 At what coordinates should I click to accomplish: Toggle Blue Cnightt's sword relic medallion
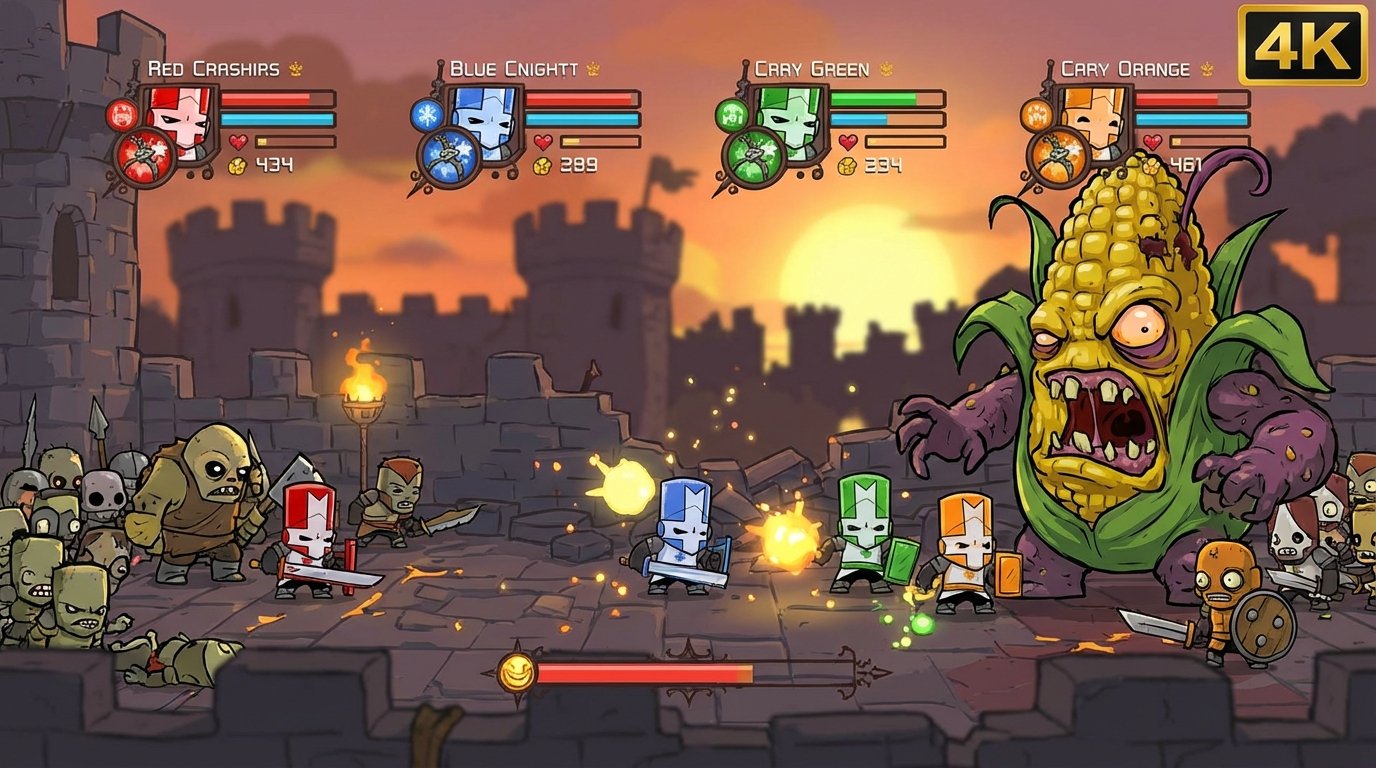point(449,156)
